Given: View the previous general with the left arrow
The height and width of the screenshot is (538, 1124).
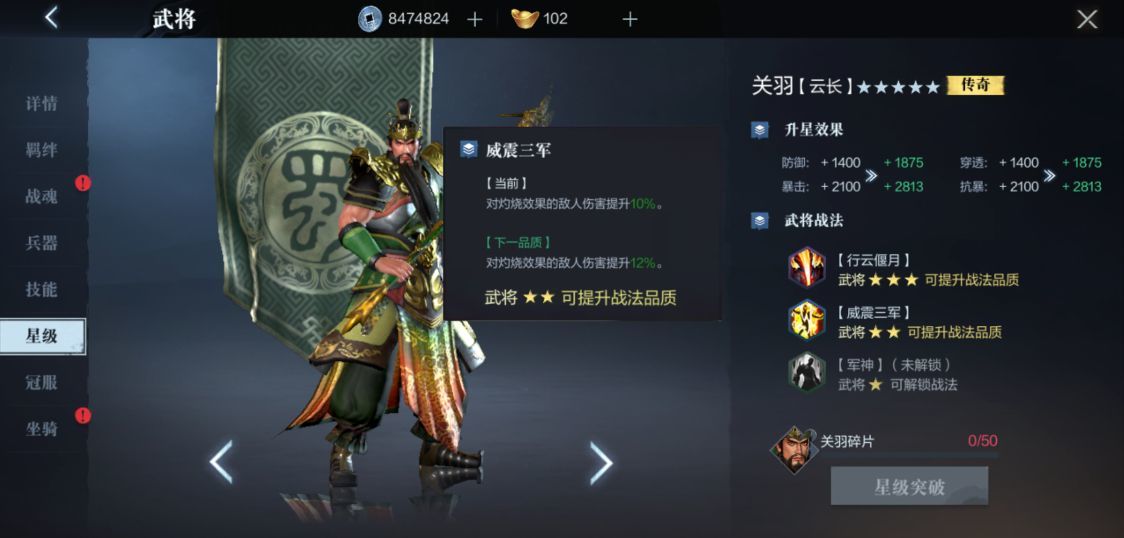Looking at the screenshot, I should [x=221, y=462].
